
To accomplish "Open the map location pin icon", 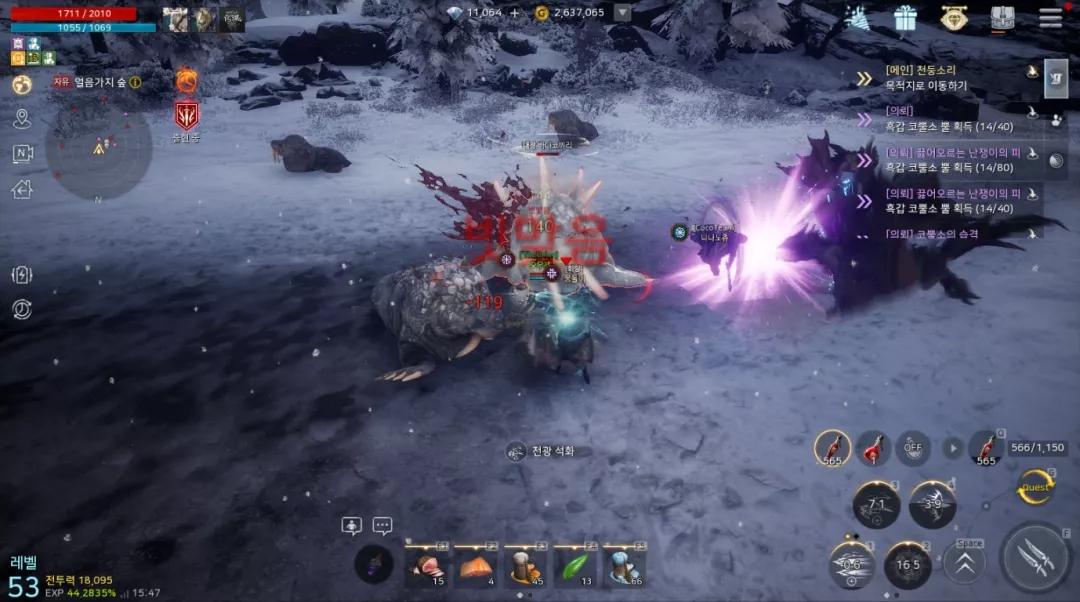I will [22, 119].
